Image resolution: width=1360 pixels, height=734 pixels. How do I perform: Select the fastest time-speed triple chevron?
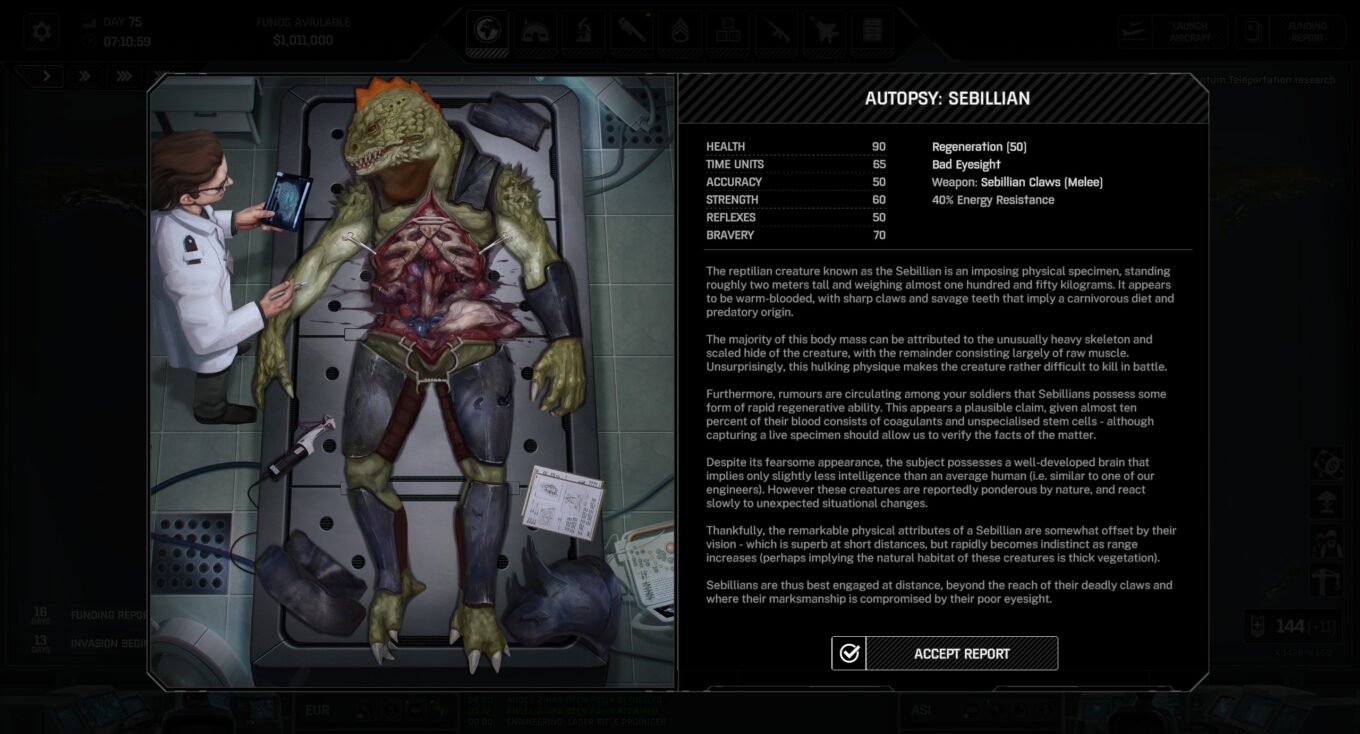tap(123, 75)
